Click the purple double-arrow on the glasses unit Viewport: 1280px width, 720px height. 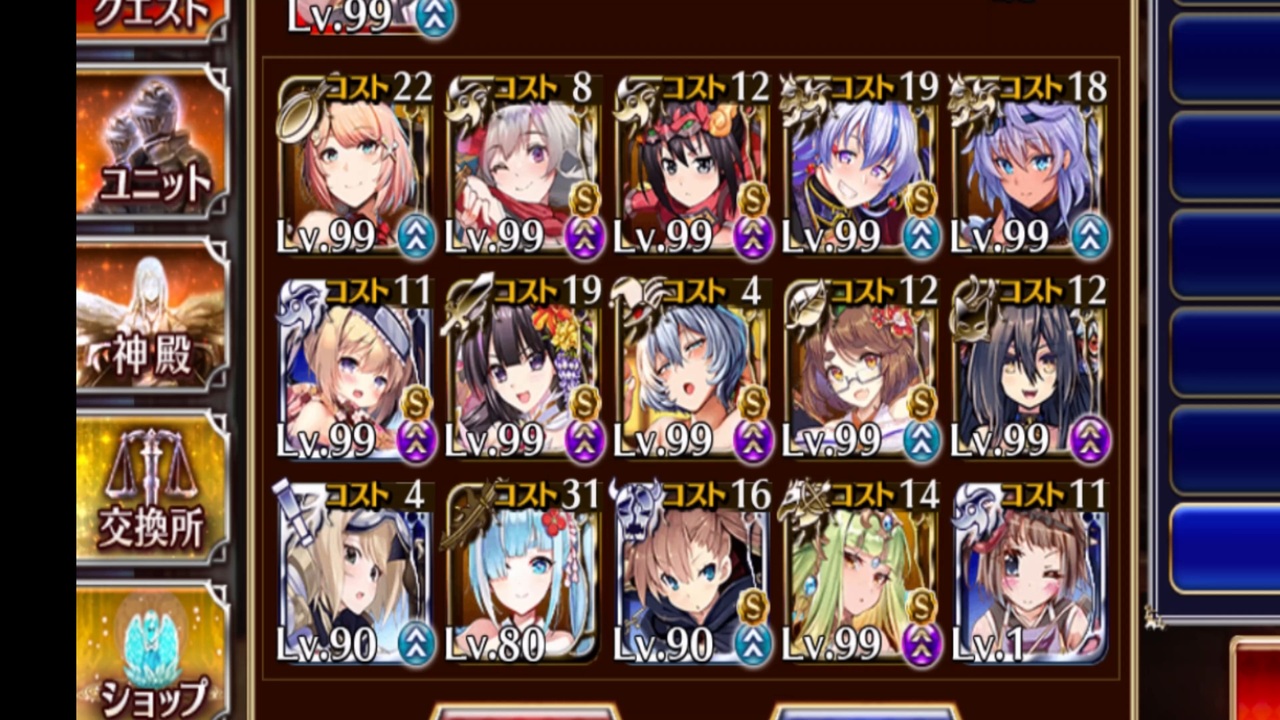coord(921,437)
